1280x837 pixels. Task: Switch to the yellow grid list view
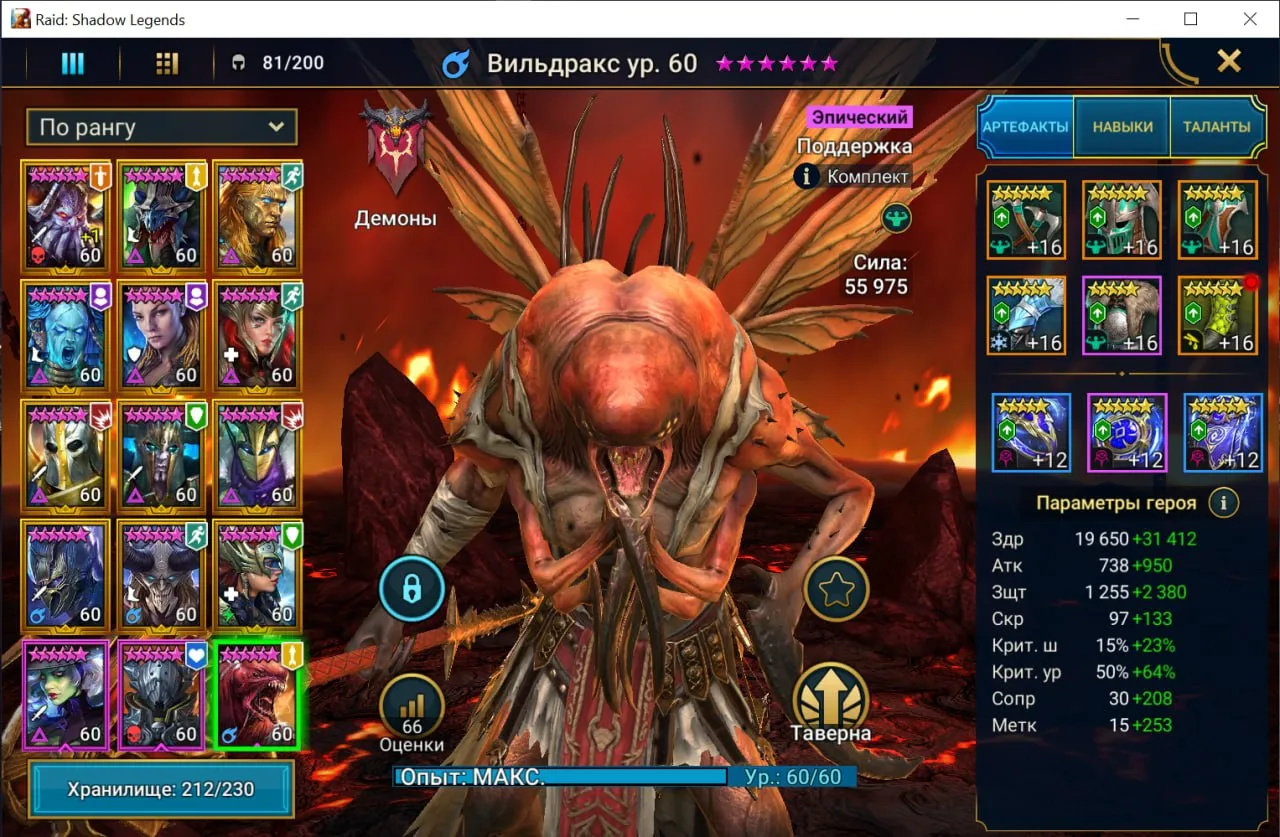pyautogui.click(x=167, y=63)
